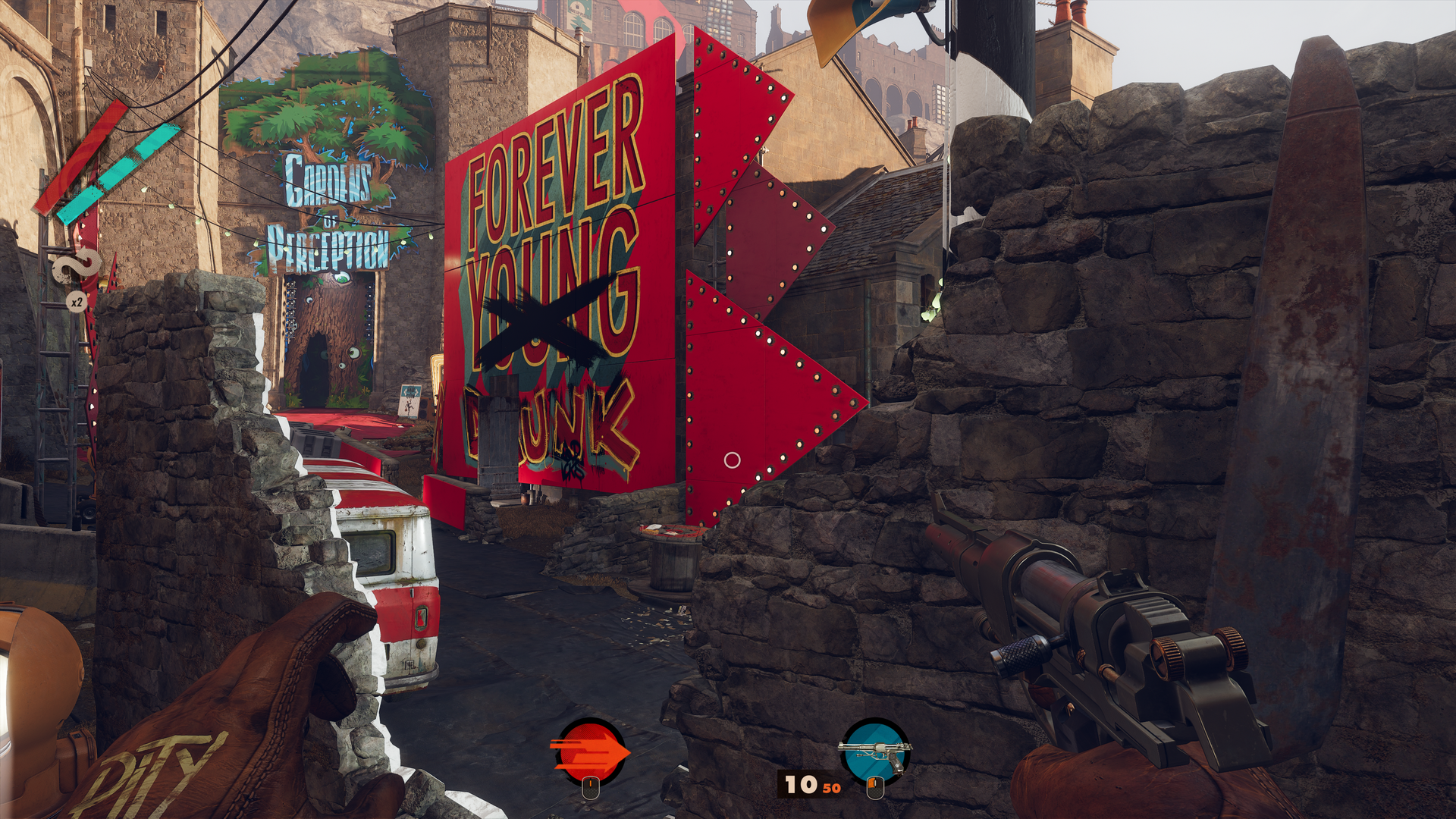Select the equipped pistol weapon icon

[x=876, y=752]
